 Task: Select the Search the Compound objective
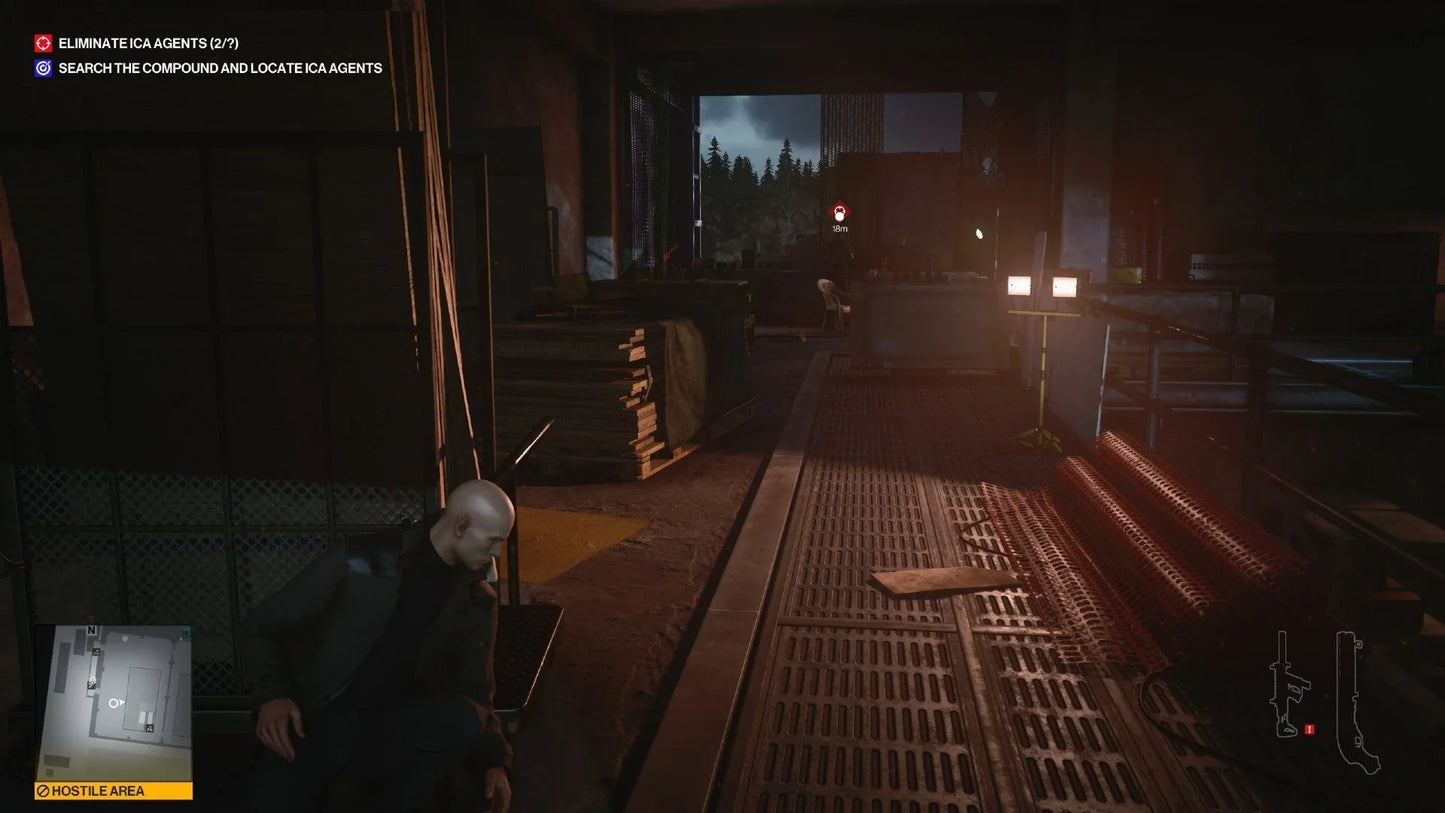[x=220, y=68]
